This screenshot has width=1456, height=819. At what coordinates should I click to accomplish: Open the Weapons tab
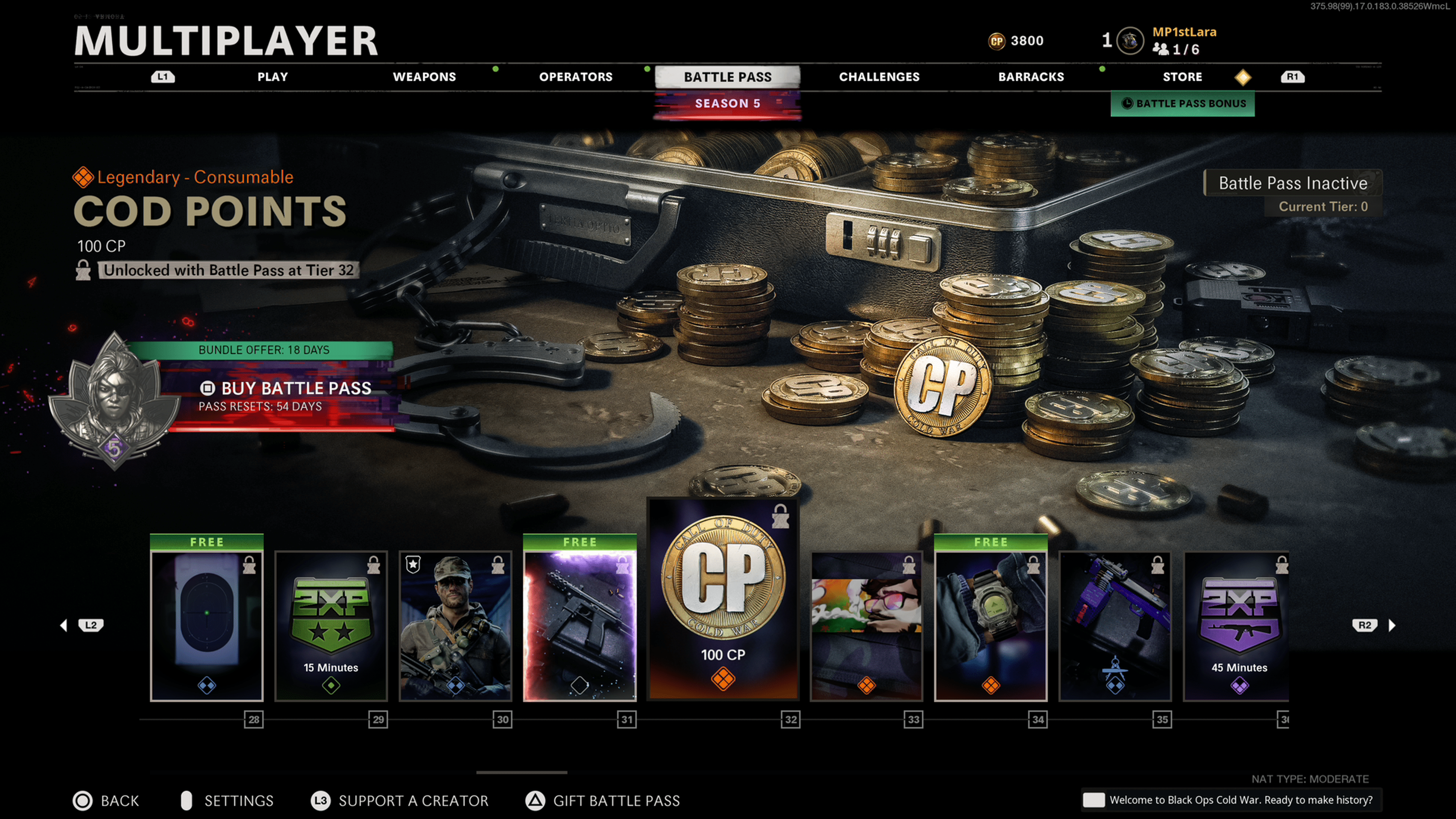point(424,77)
